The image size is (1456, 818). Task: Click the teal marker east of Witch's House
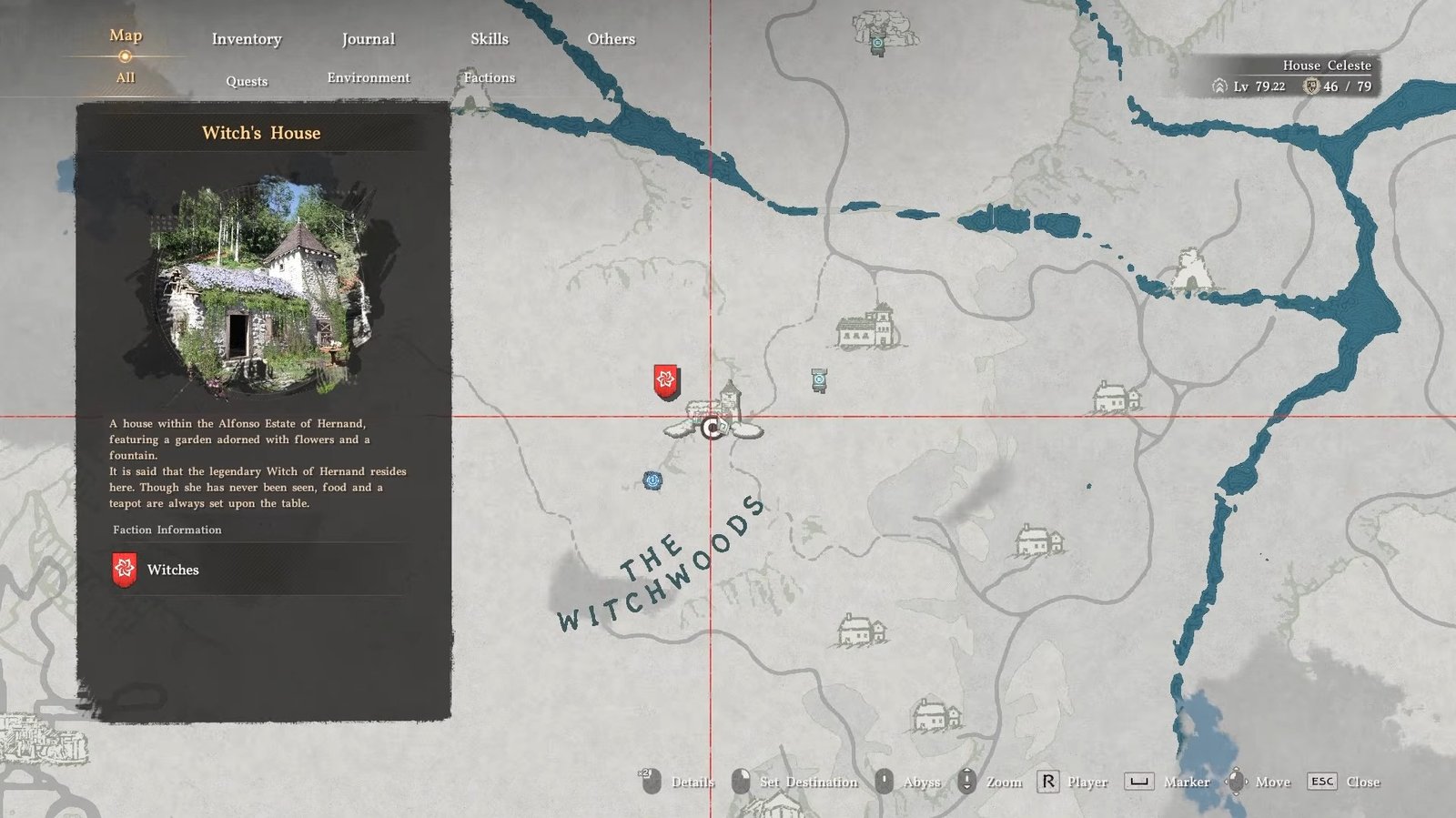tap(819, 379)
